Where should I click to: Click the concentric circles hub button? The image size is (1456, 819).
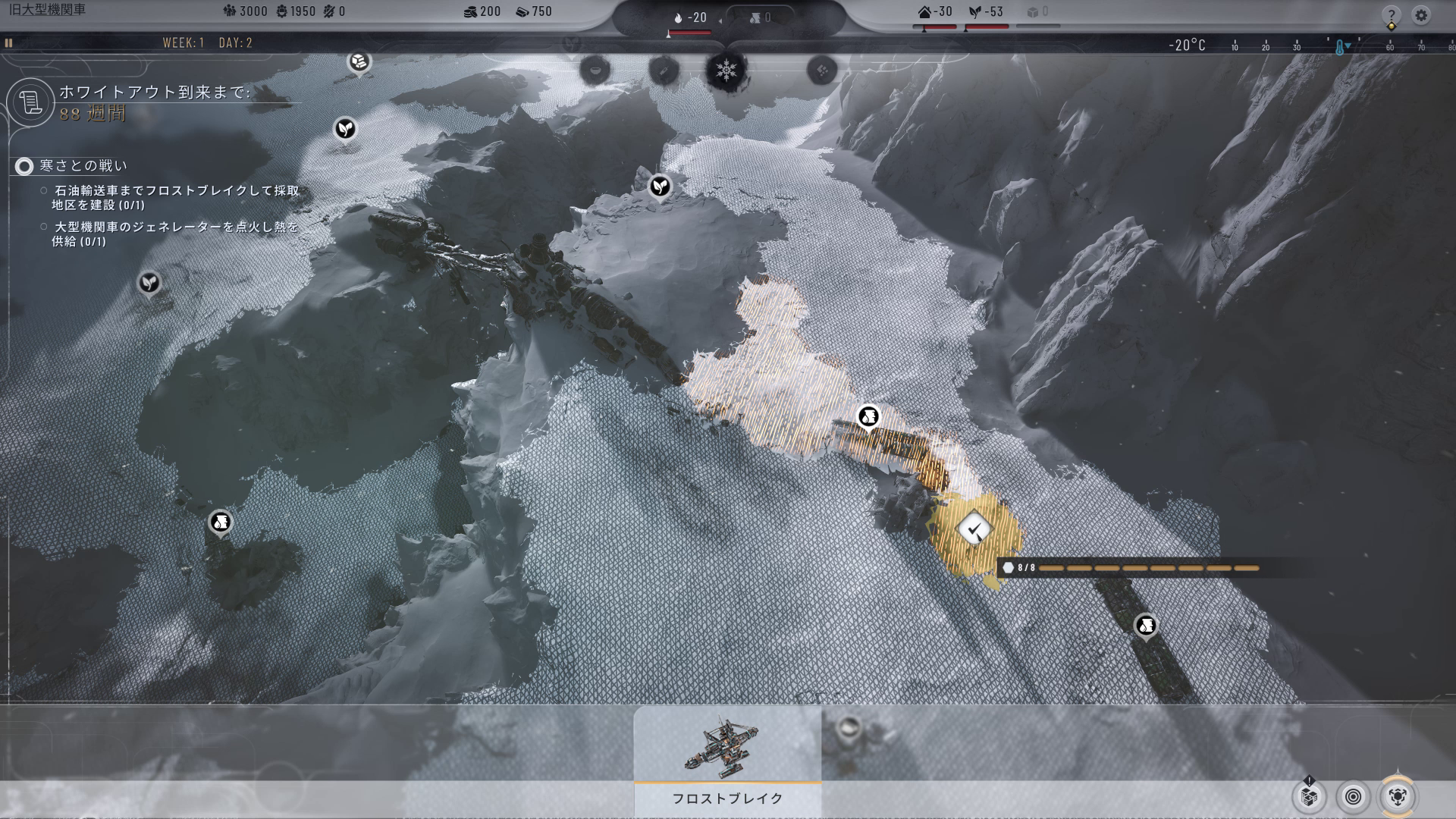tap(1354, 796)
